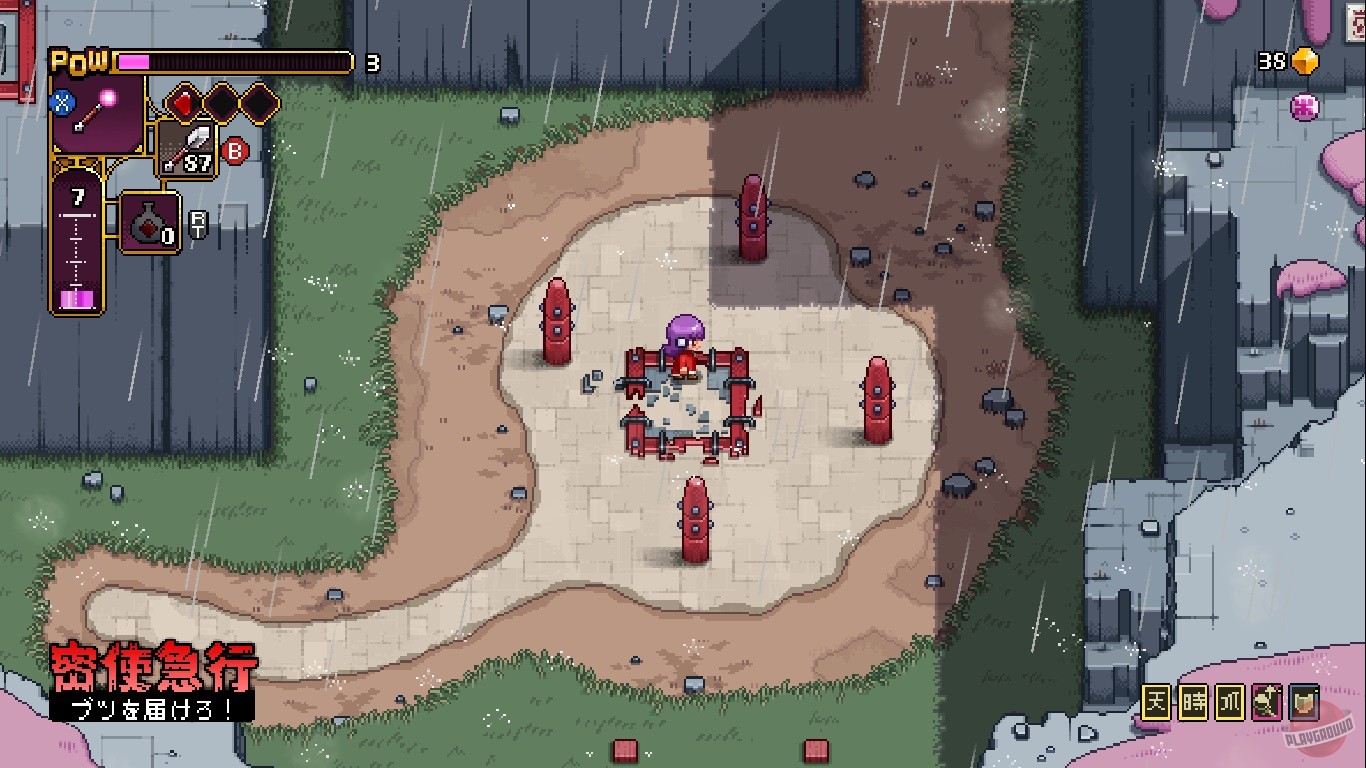The width and height of the screenshot is (1366, 768).
Task: Click the pink POW power bar
Action: (132, 60)
